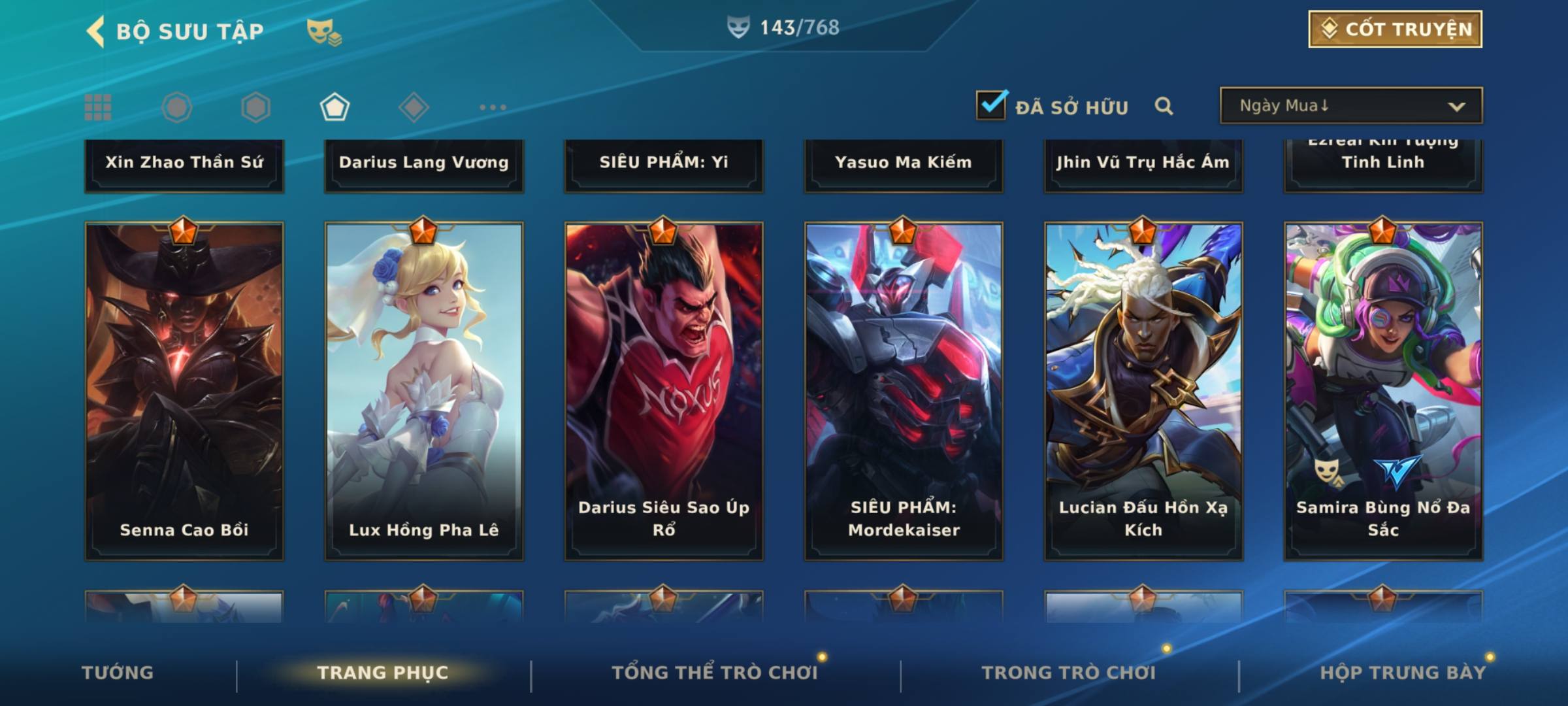Go back from Bộ Sưu Tập
Viewport: 1568px width, 706px height.
[x=96, y=31]
